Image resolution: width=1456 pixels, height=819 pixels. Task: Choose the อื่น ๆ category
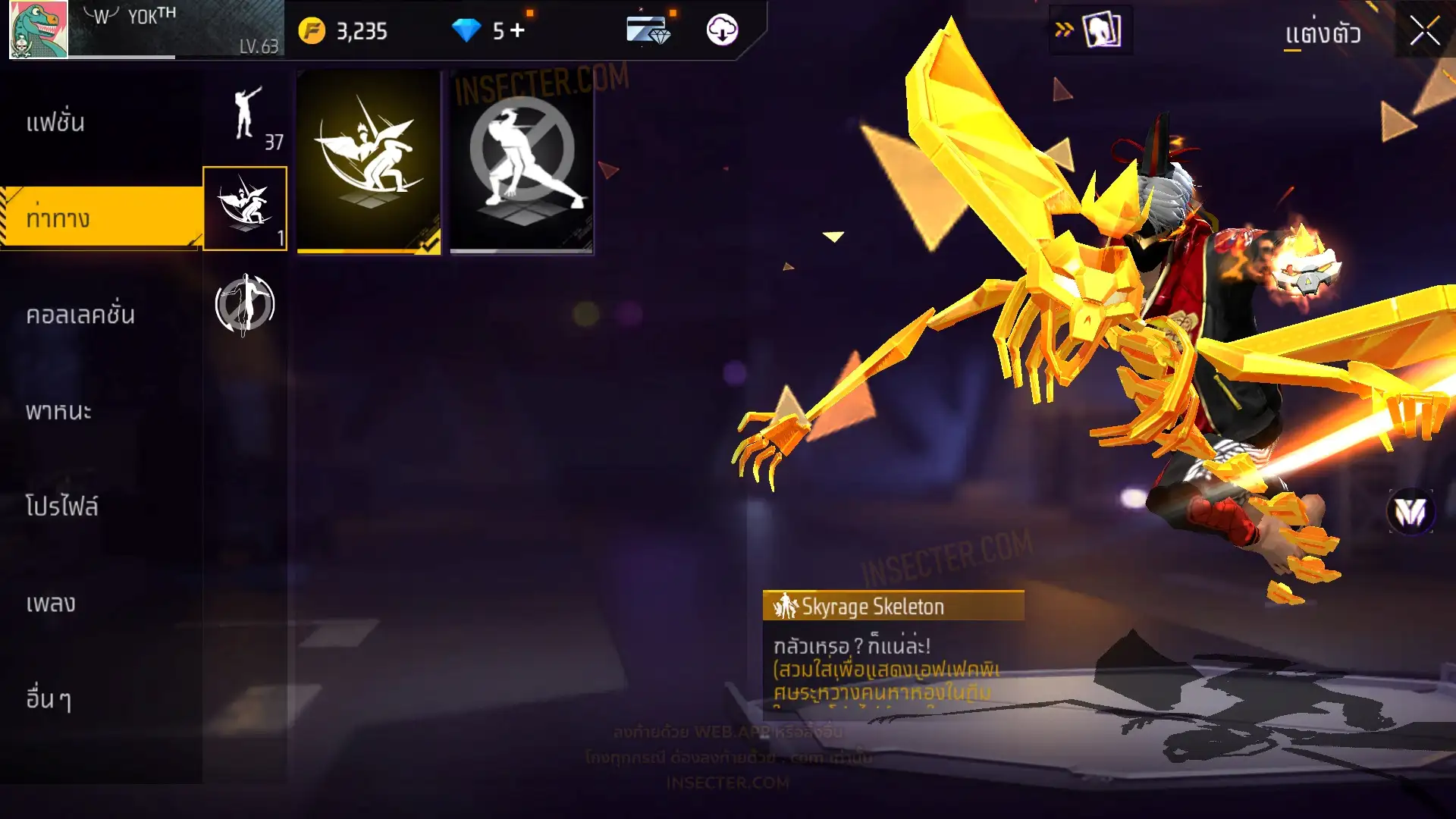click(x=49, y=699)
